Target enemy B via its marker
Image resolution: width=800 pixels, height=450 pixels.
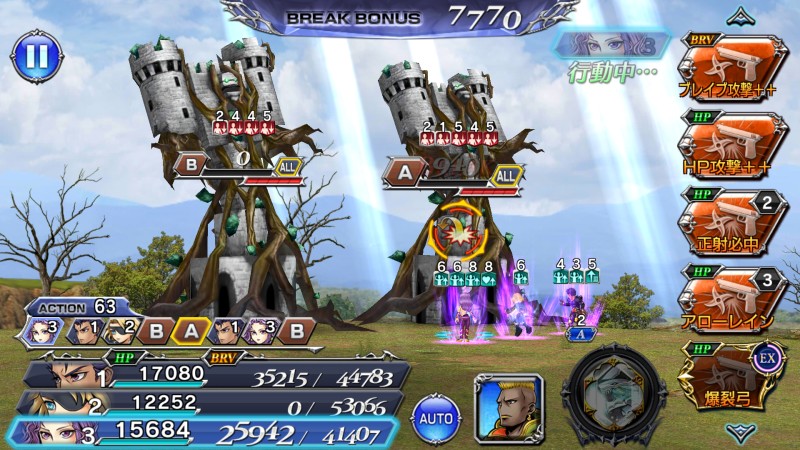[193, 163]
